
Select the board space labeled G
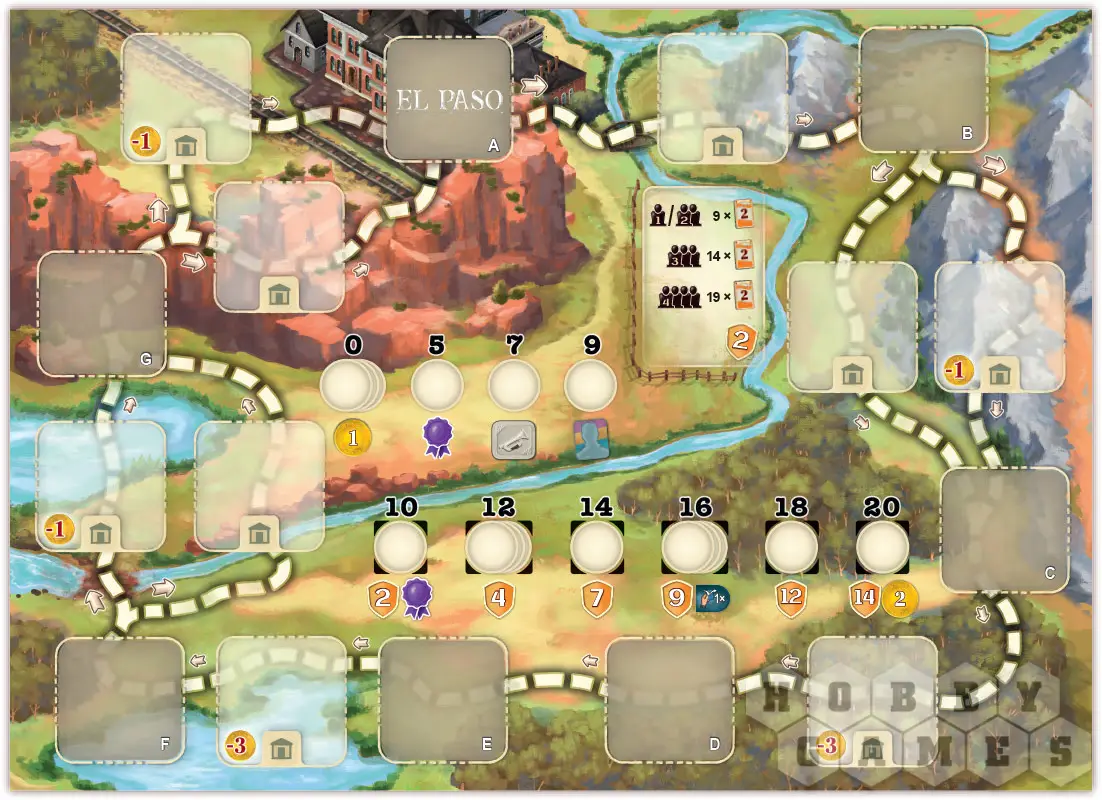click(x=101, y=314)
